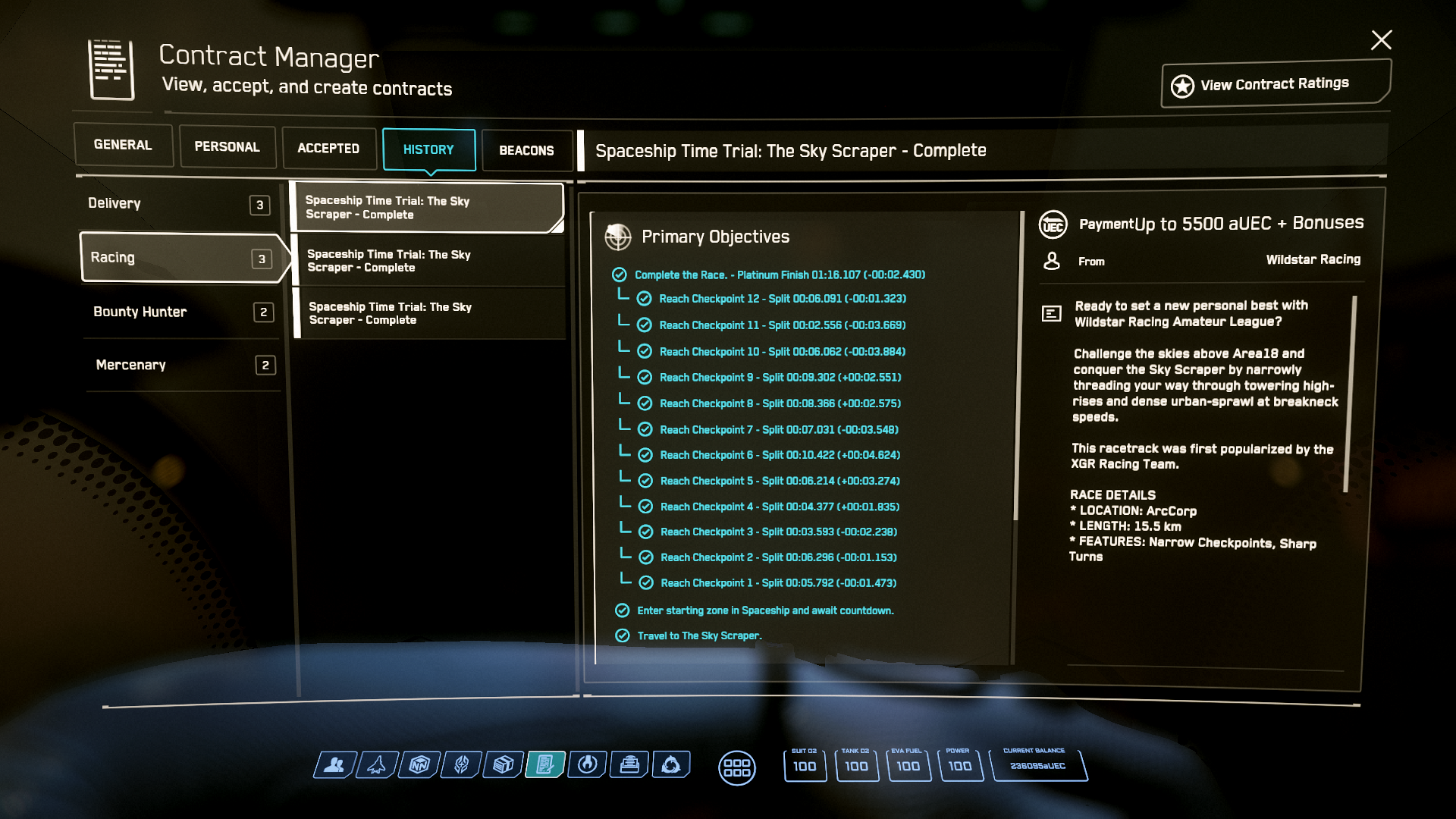This screenshot has height=819, width=1456.
Task: Open the Personal contracts tab
Action: [227, 147]
